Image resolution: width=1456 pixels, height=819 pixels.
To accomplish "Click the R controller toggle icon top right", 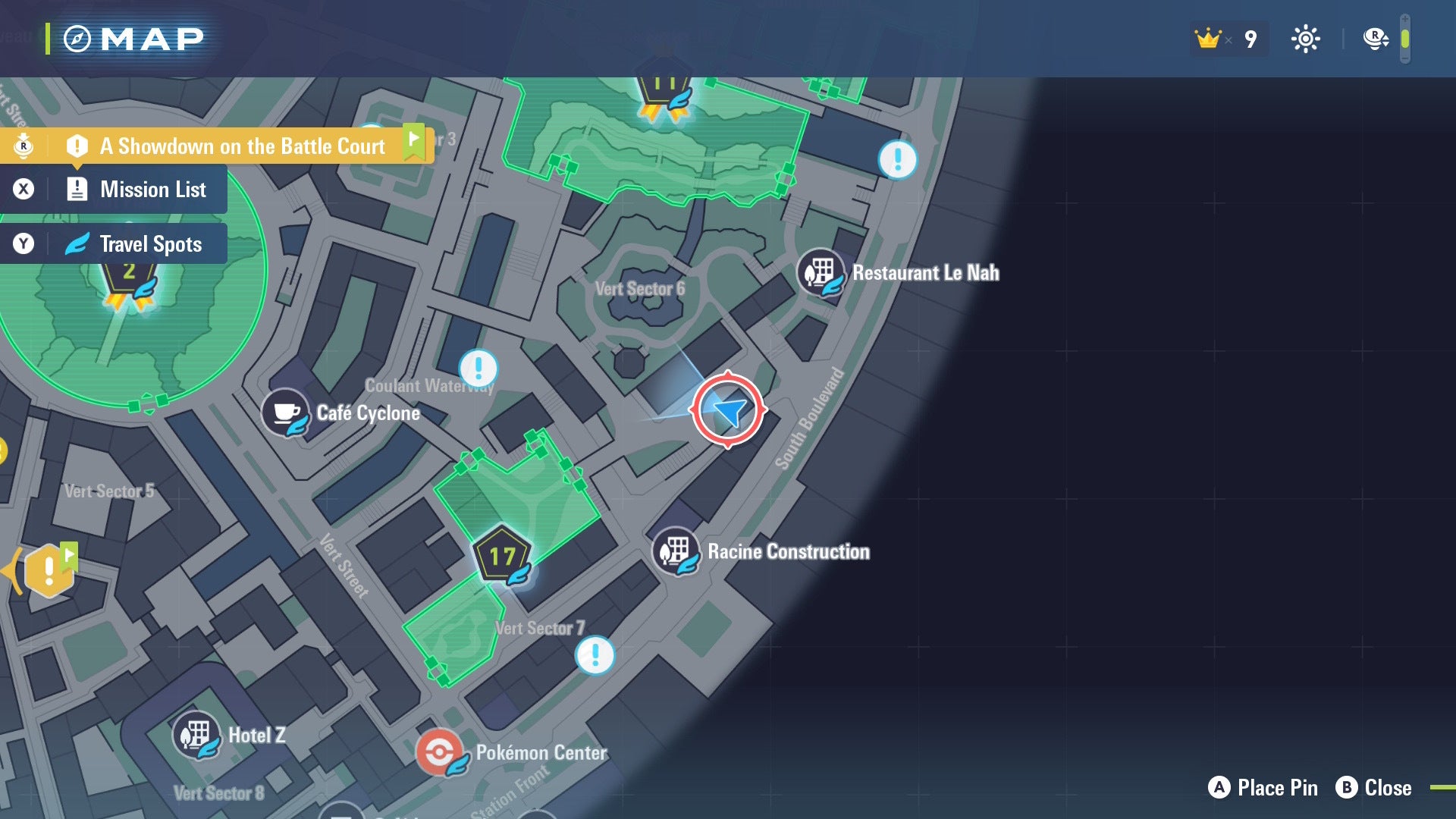I will [1374, 38].
